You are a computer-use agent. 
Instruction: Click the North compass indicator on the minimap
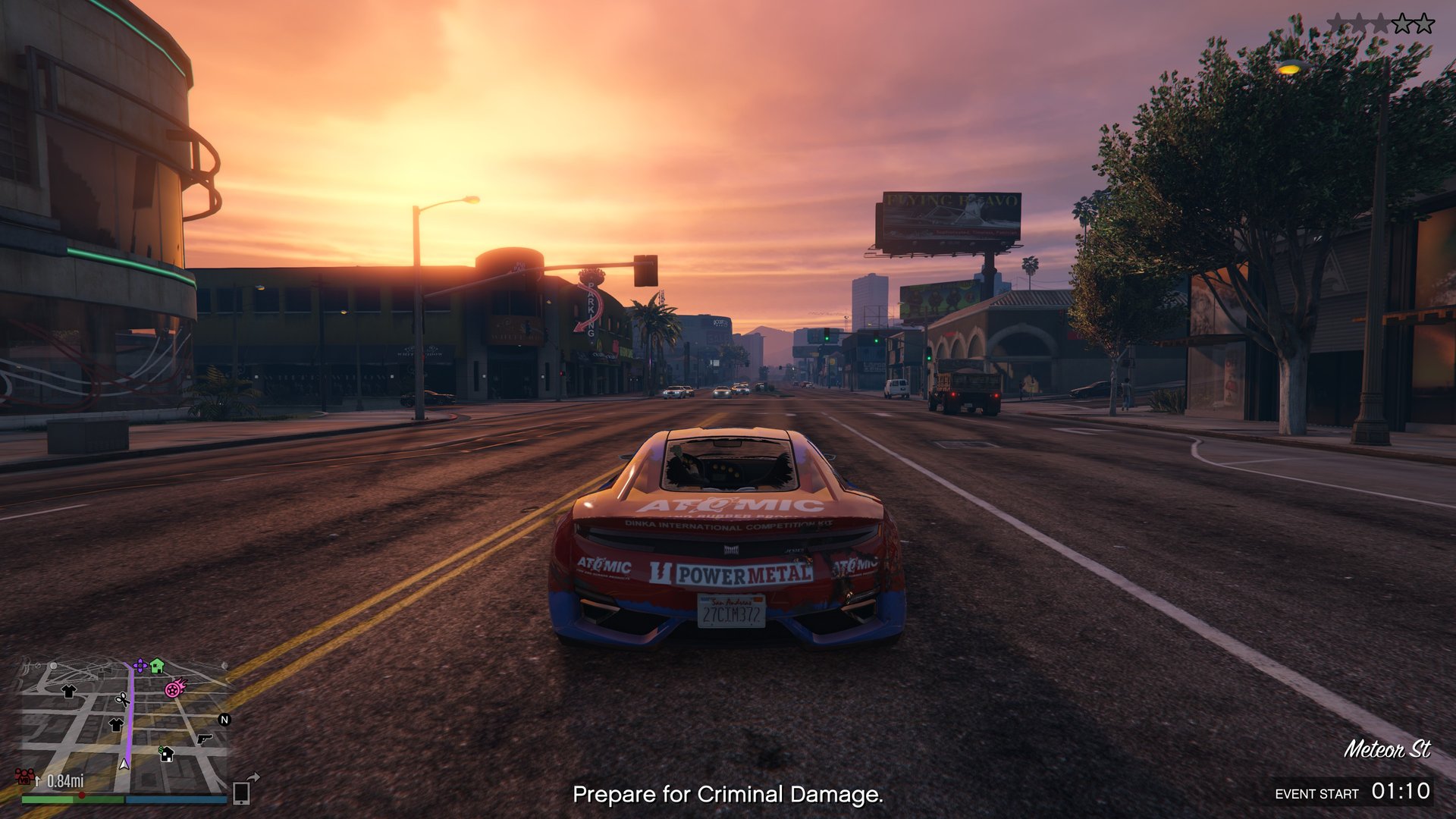pyautogui.click(x=224, y=720)
